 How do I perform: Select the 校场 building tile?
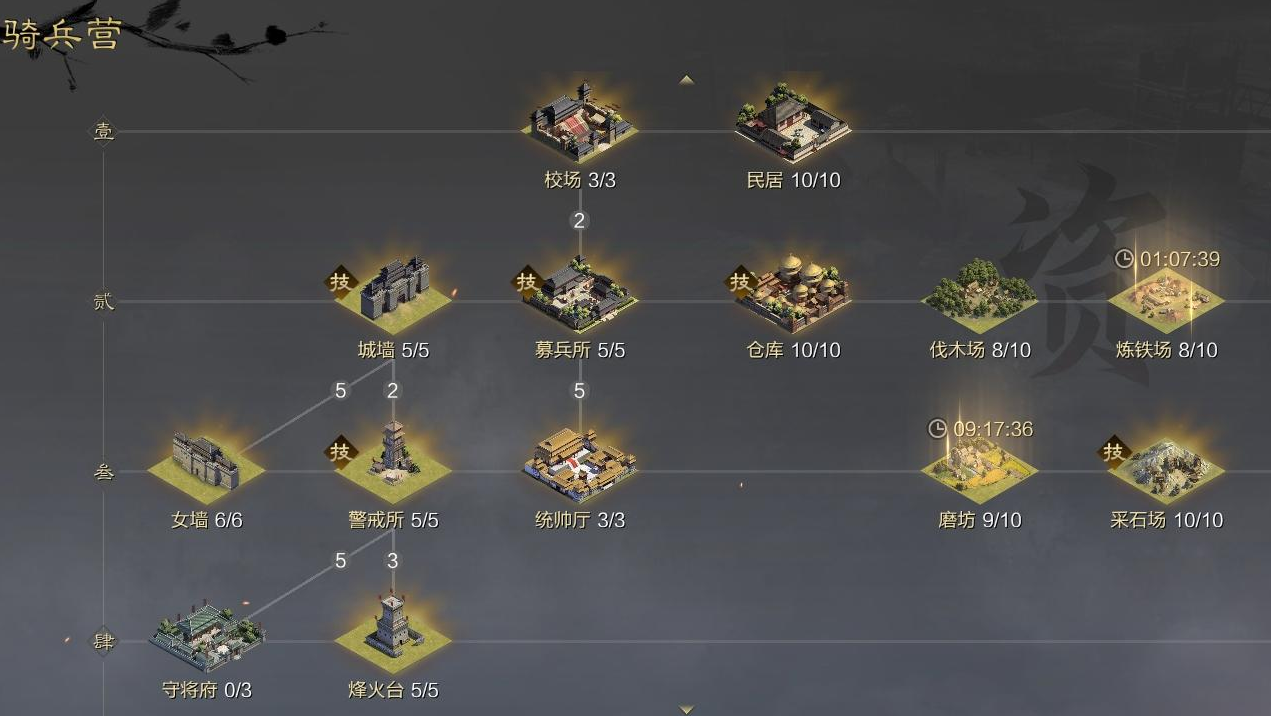coord(580,126)
